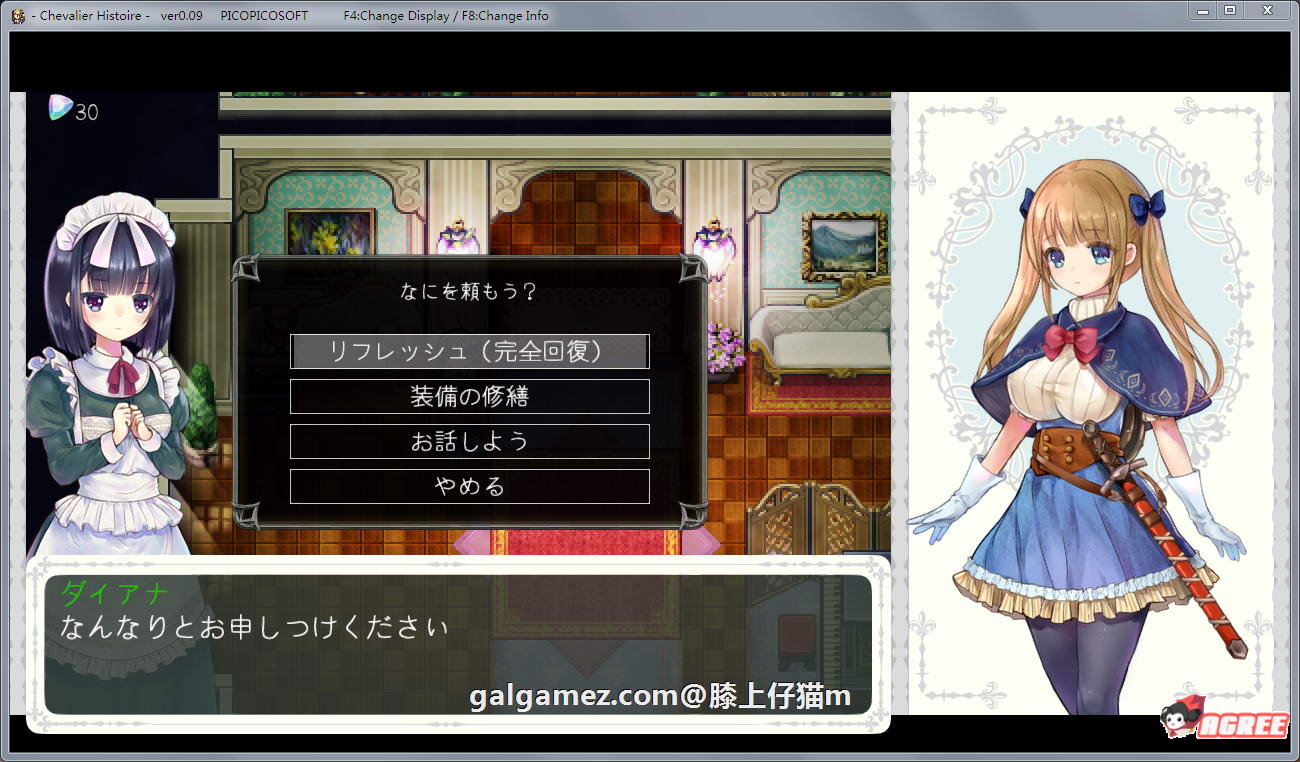Click the minimize button on the window
1300x762 pixels.
pos(1201,11)
